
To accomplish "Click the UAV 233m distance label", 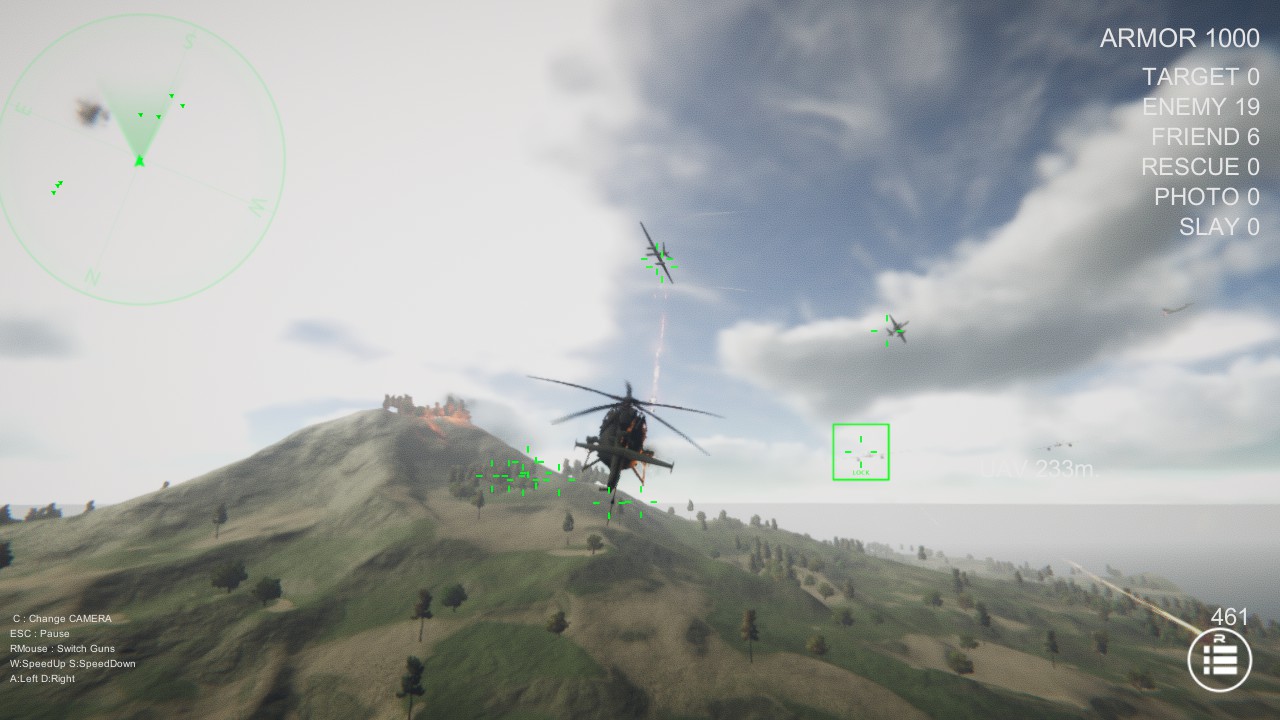I will pos(1035,468).
